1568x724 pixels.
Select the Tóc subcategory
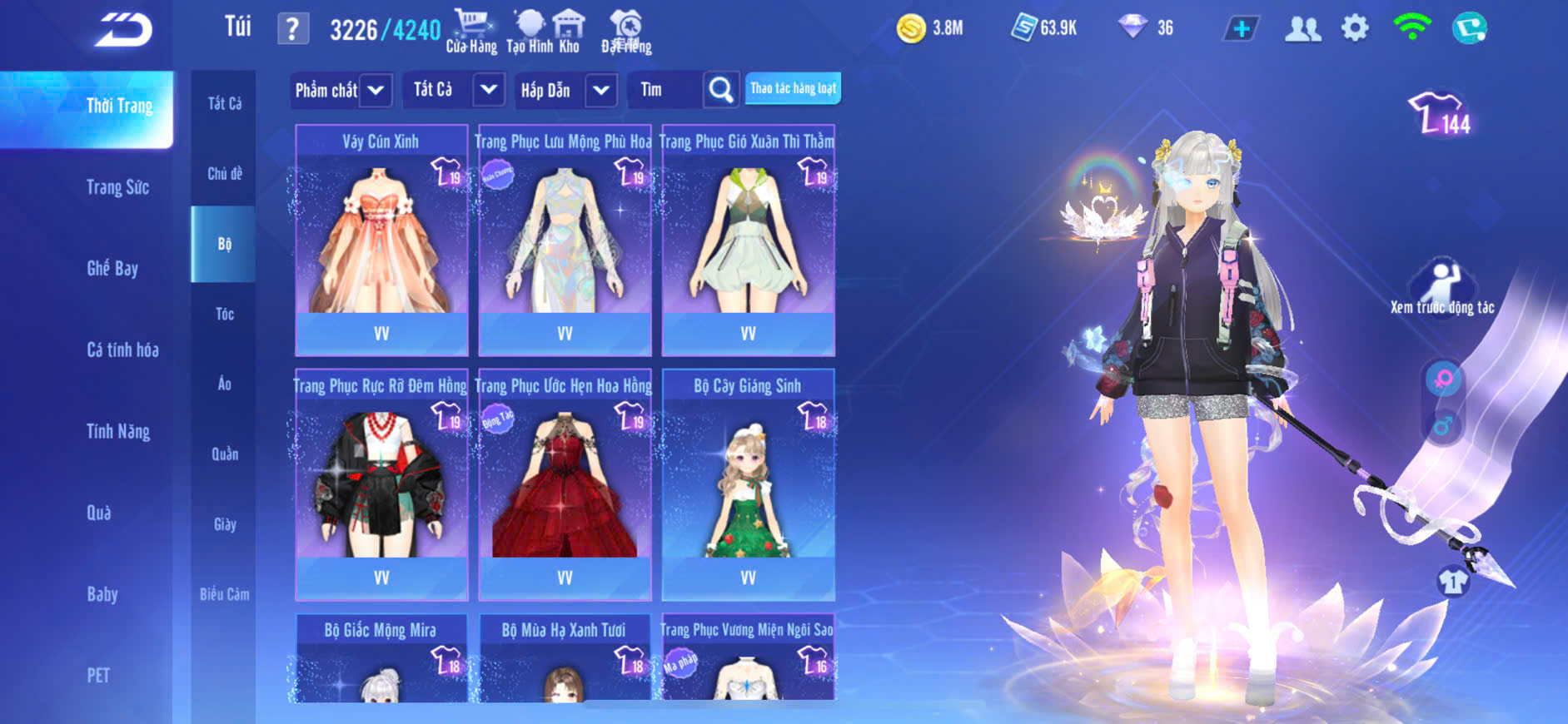pyautogui.click(x=224, y=314)
